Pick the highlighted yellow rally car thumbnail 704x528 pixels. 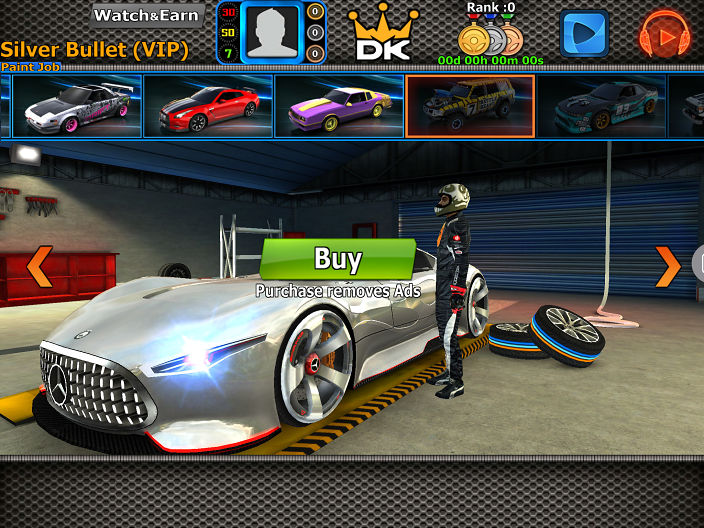pyautogui.click(x=470, y=106)
